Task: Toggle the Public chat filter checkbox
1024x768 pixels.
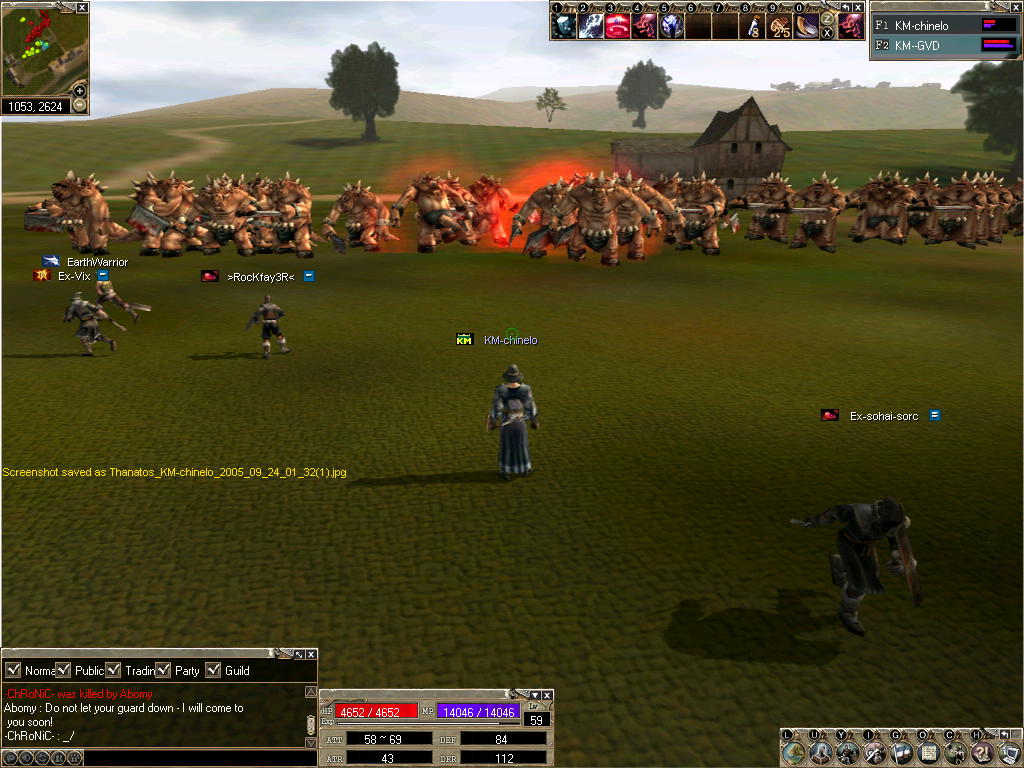Action: (63, 670)
